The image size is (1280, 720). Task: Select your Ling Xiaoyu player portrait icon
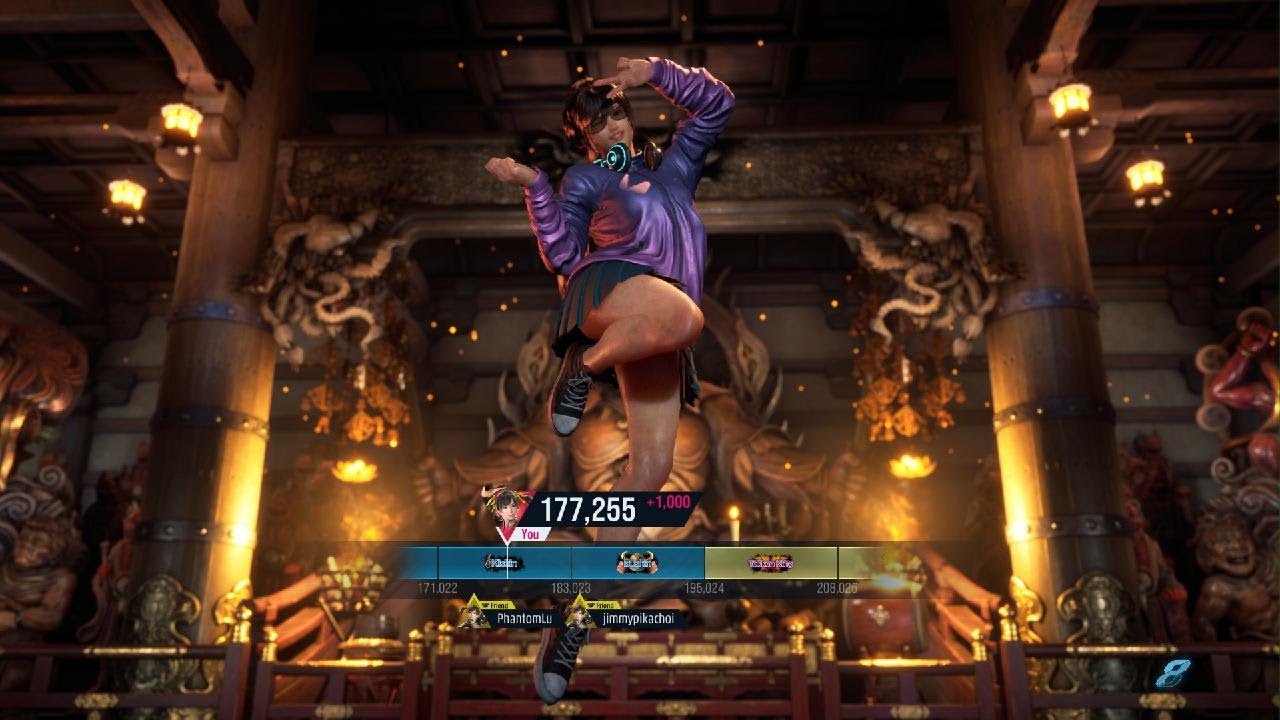[x=507, y=509]
